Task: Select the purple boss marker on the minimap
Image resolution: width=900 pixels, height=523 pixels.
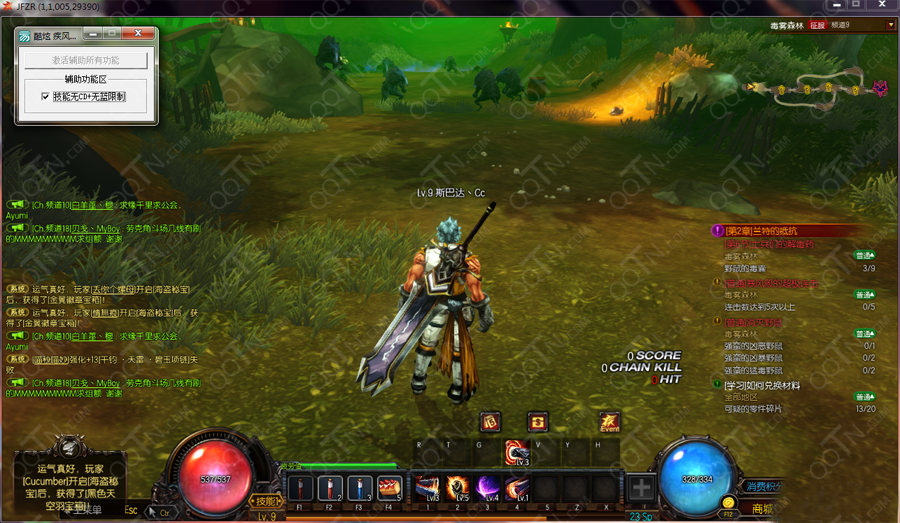Action: 880,88
